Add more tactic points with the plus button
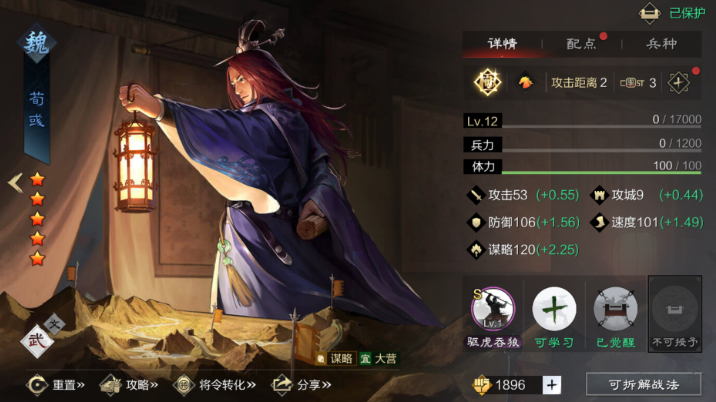Screen dimensions: 716x402 552,385
